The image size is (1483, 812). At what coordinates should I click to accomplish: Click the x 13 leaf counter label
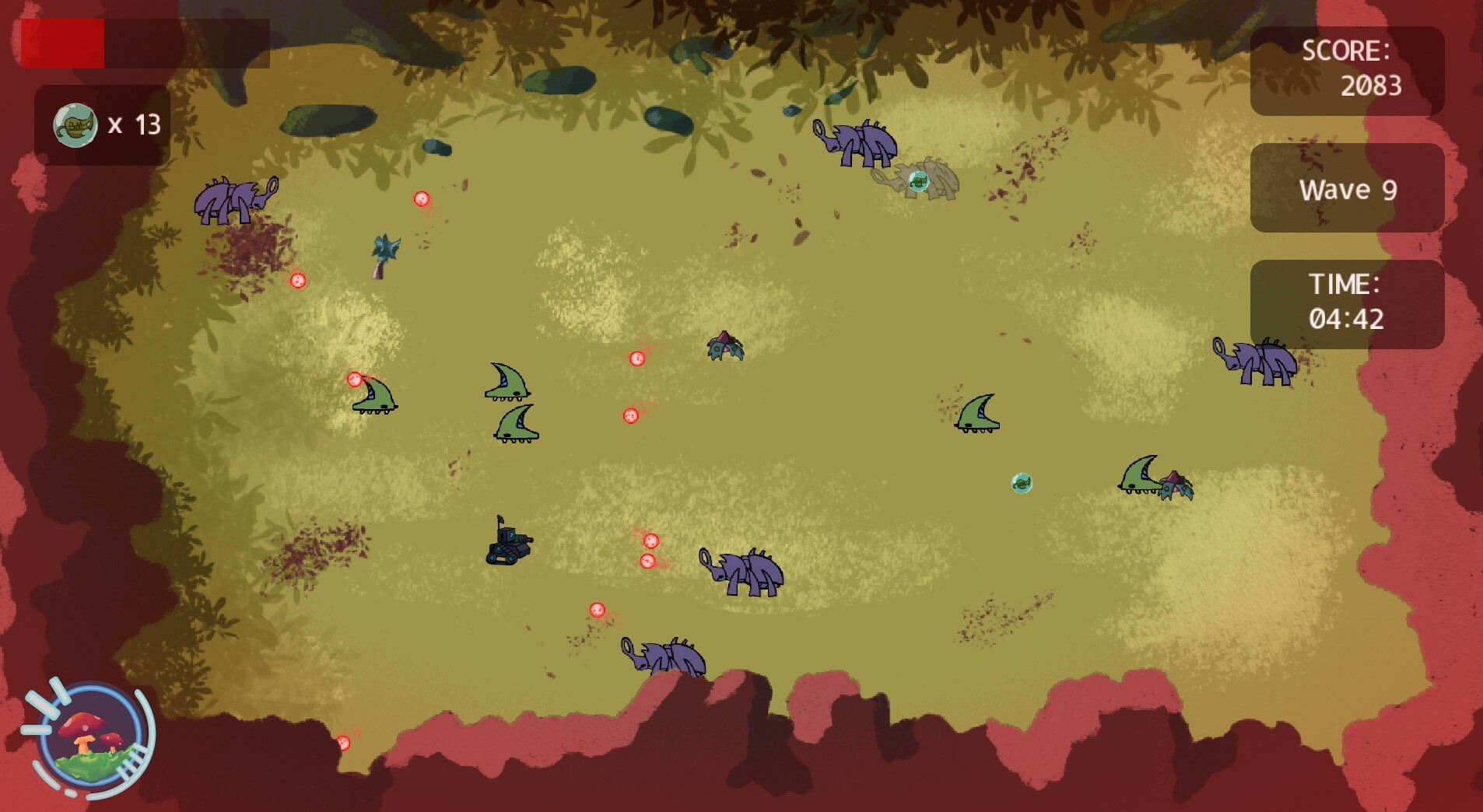click(x=134, y=124)
